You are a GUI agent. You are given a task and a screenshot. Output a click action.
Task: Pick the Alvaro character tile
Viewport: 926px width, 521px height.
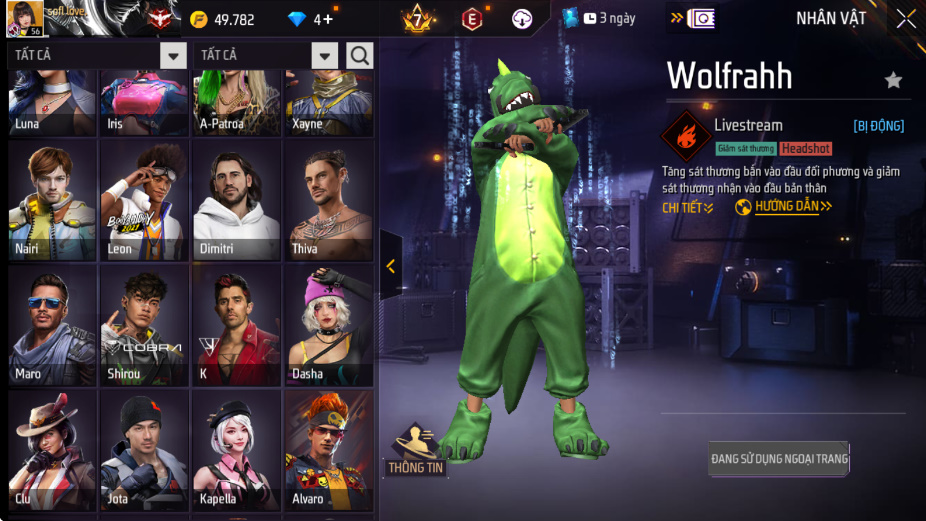point(329,450)
